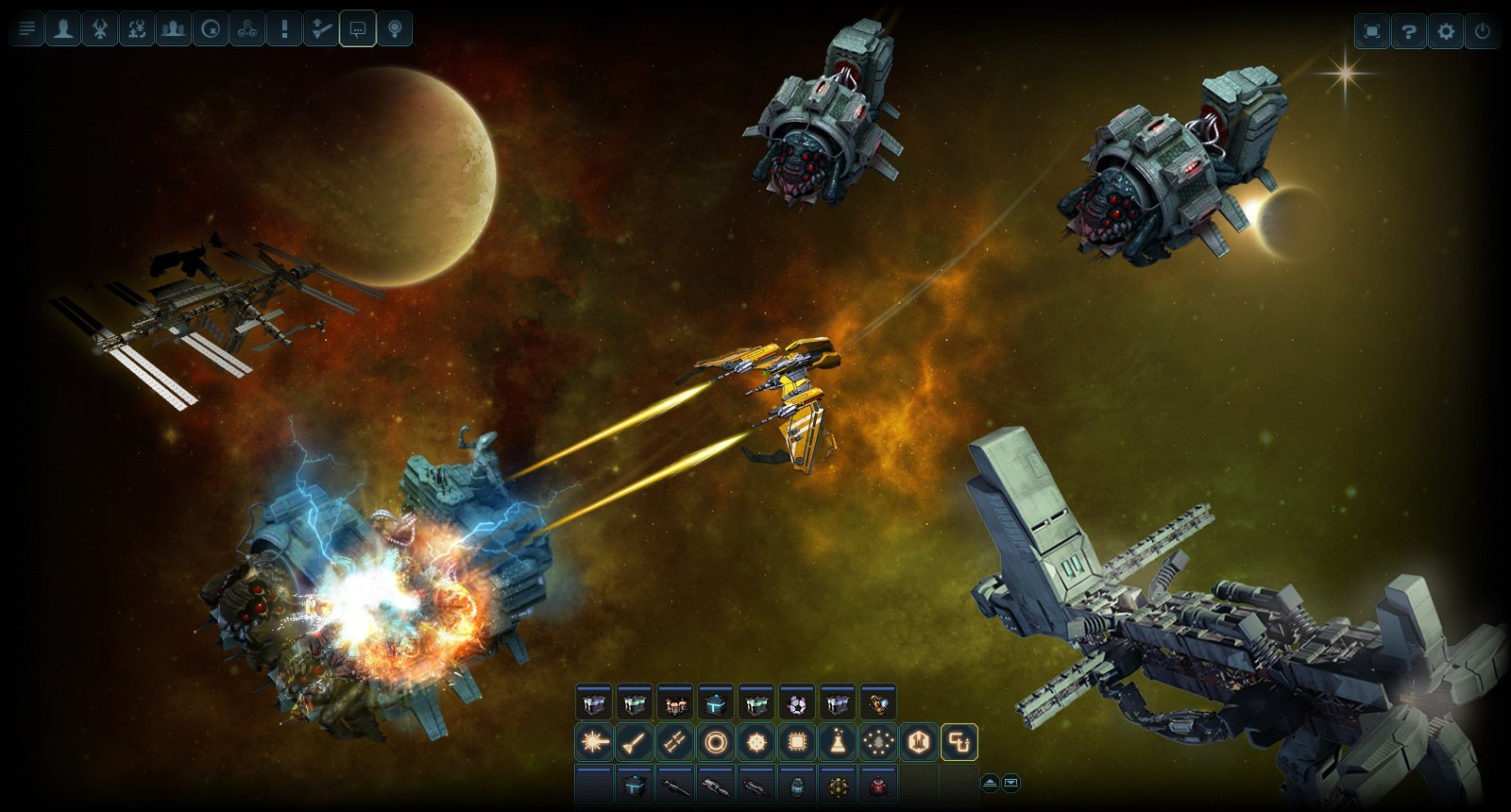Switch to the highlighted pipe-shaped category
The image size is (1511, 812).
click(x=959, y=743)
